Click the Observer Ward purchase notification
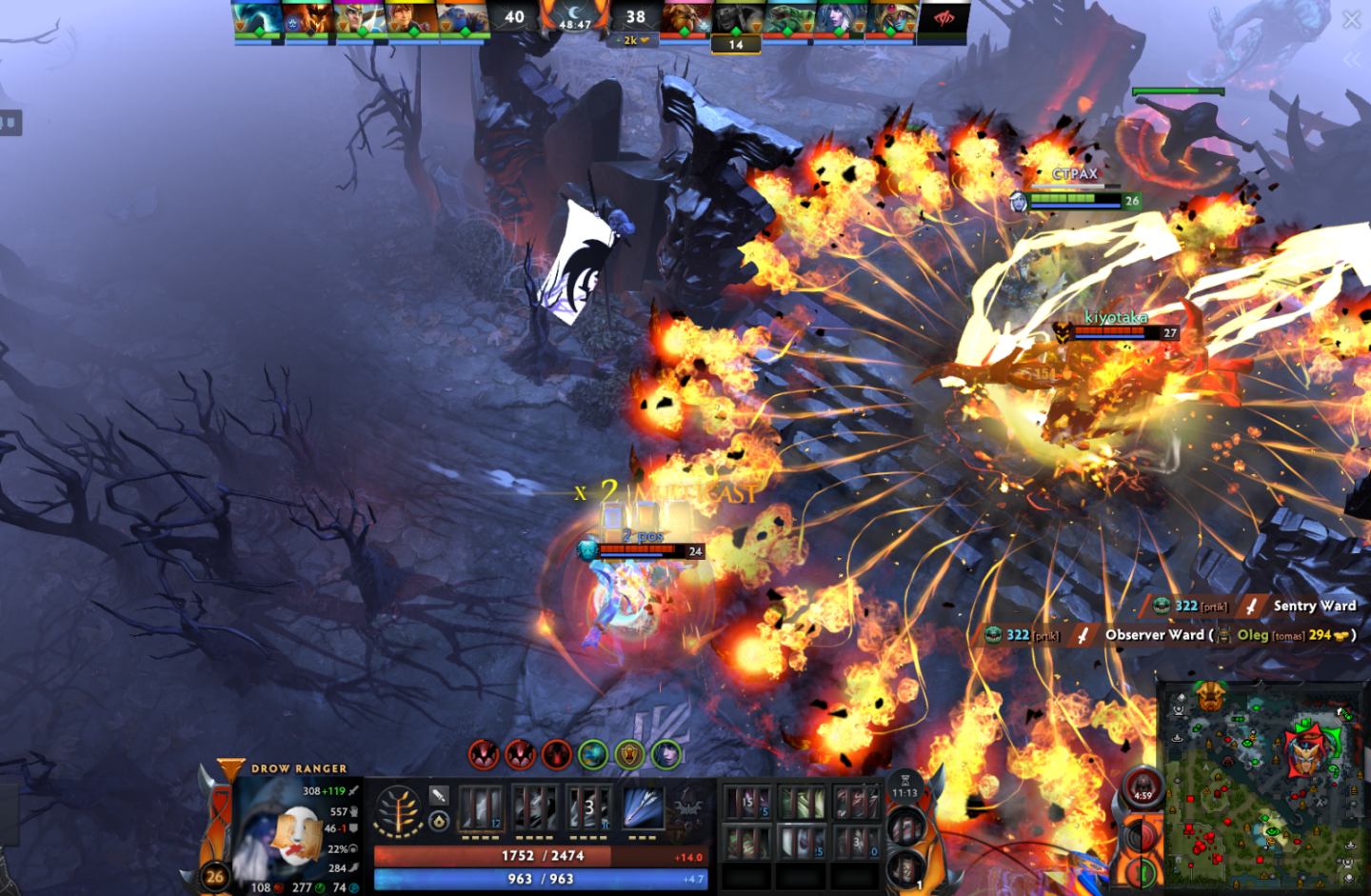Screen dimensions: 1371x896 [x=1169, y=635]
